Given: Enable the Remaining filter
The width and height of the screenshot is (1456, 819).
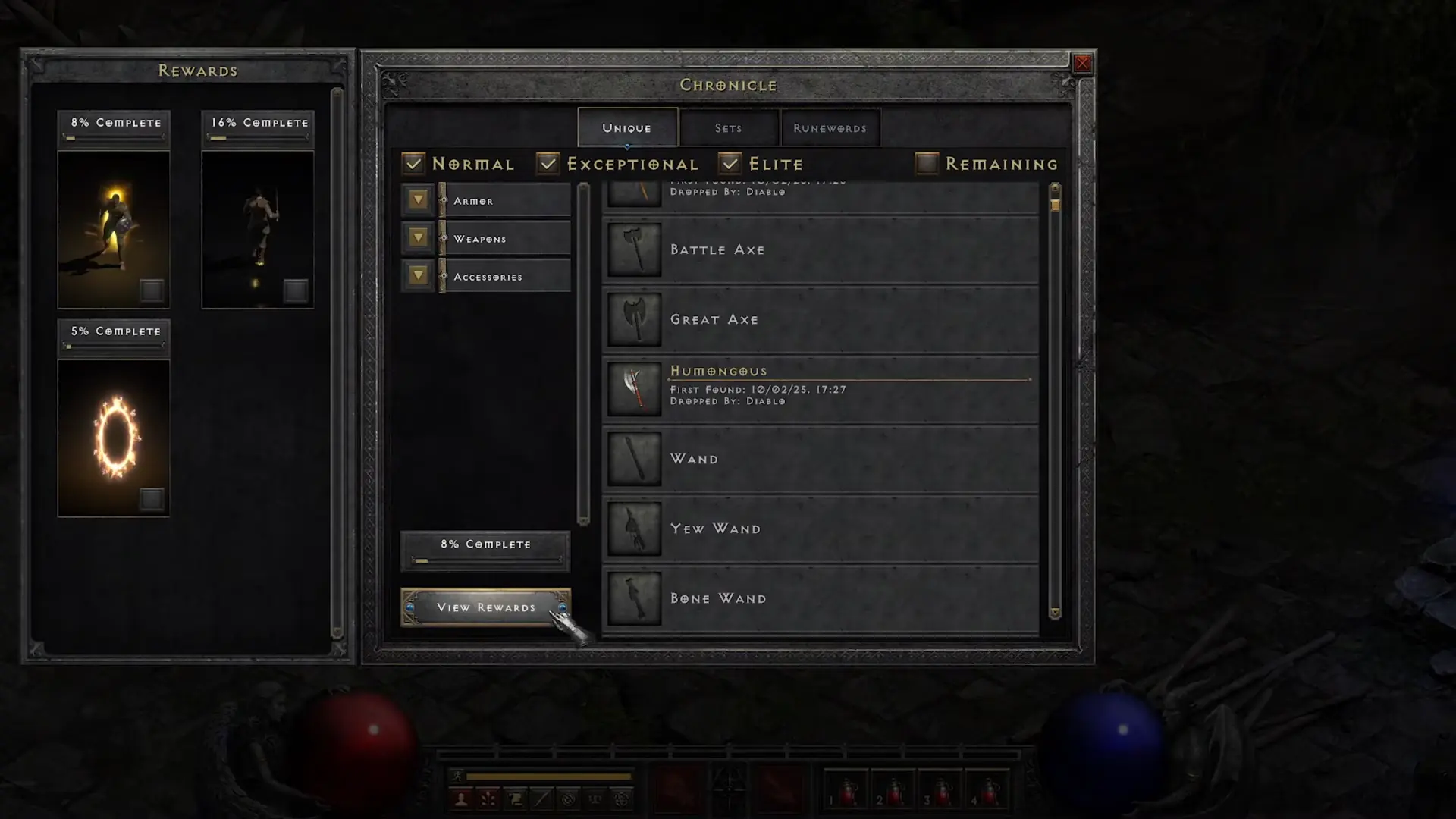Looking at the screenshot, I should (x=926, y=162).
